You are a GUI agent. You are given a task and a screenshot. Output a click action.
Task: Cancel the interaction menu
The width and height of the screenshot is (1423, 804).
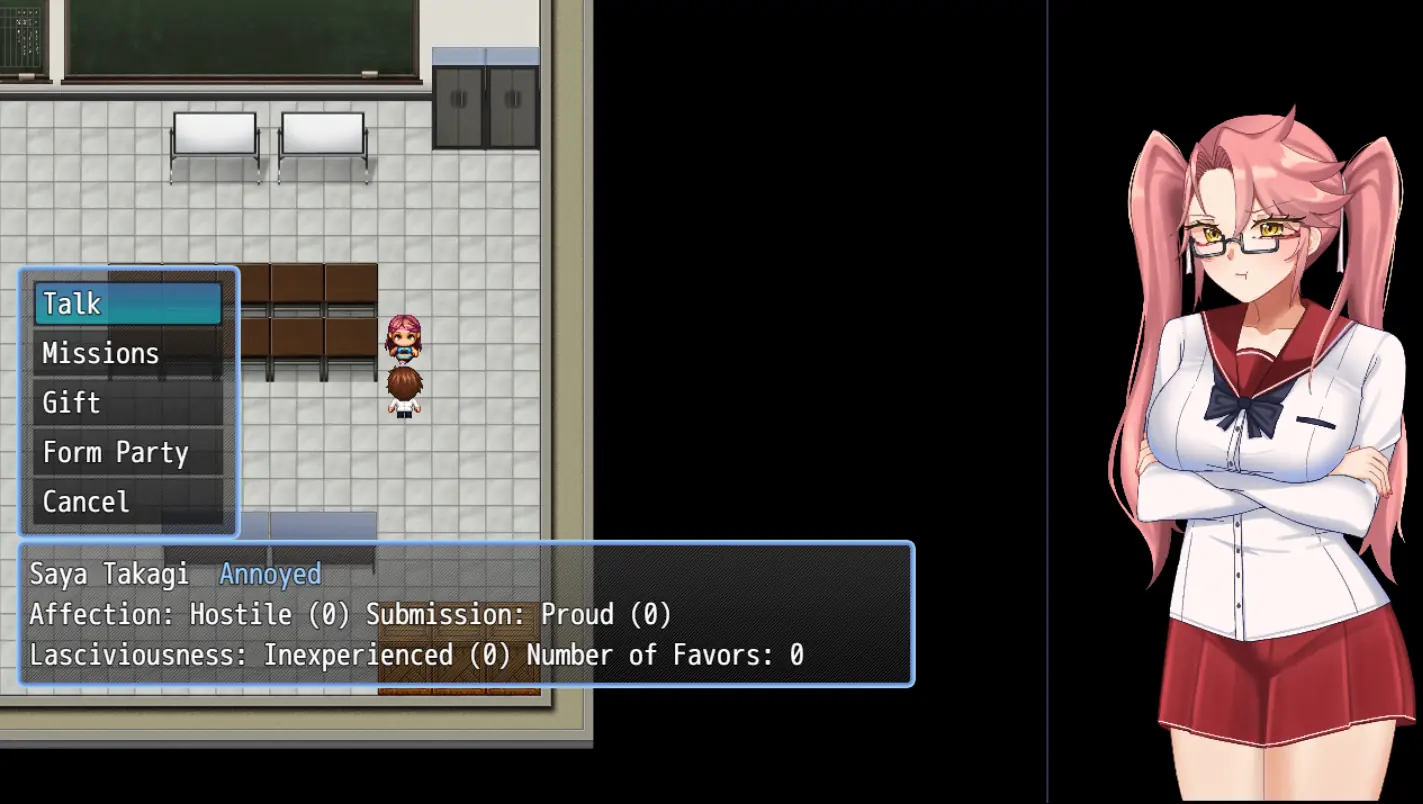click(x=128, y=502)
